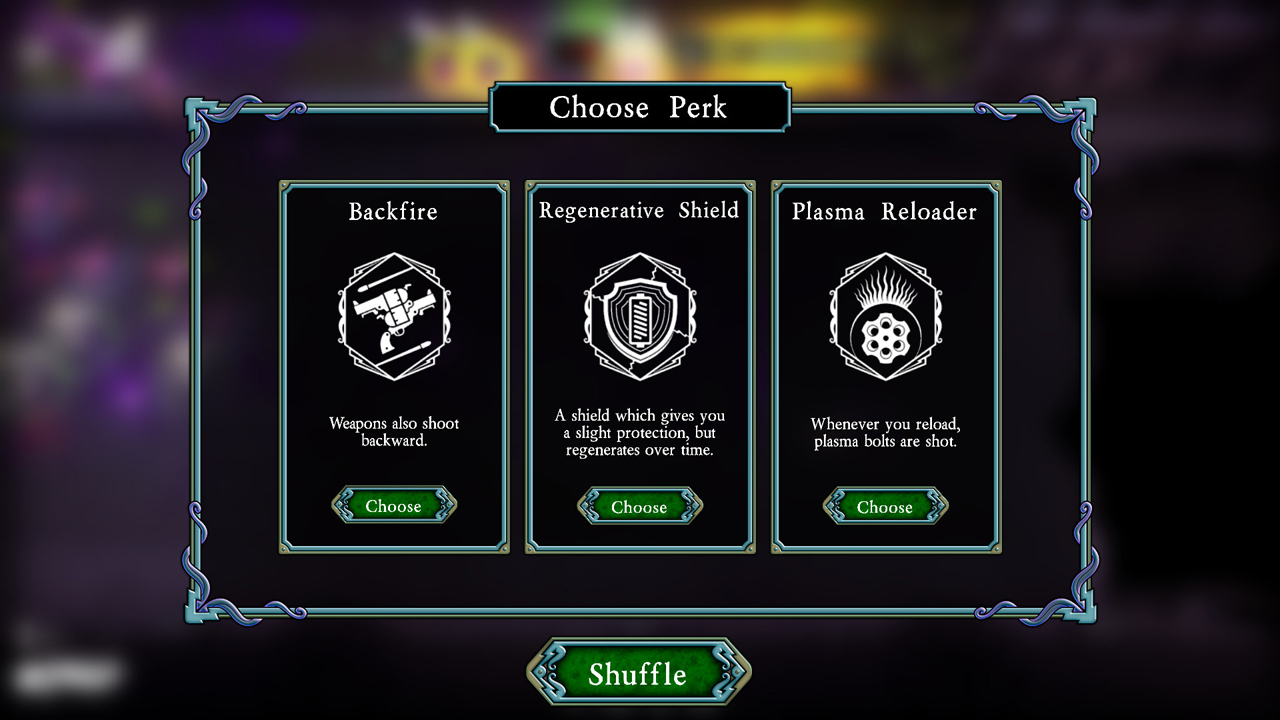Choose the Backfire perk

[x=394, y=505]
